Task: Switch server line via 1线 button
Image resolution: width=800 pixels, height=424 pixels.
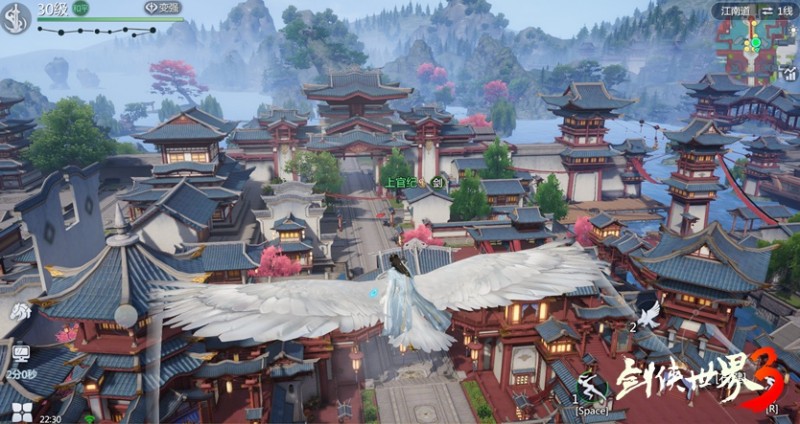Action: 775,10
